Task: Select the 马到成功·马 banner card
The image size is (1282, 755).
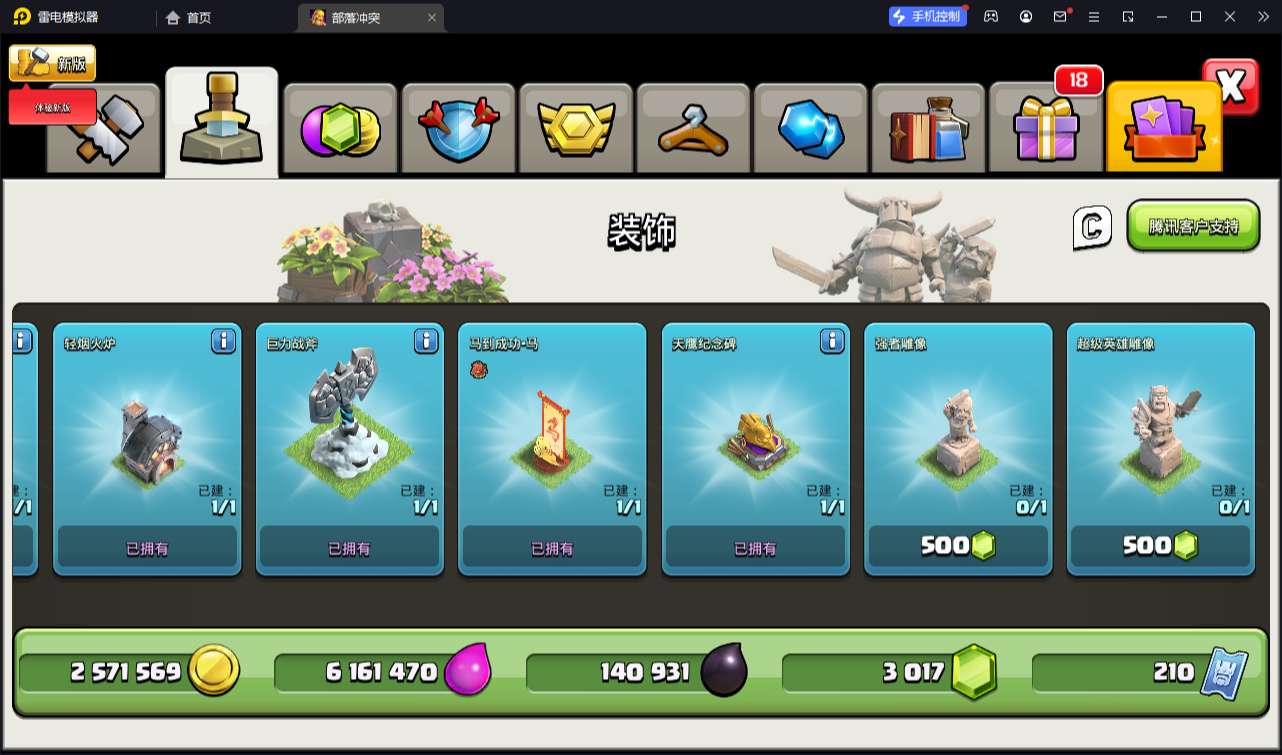Action: (x=552, y=448)
